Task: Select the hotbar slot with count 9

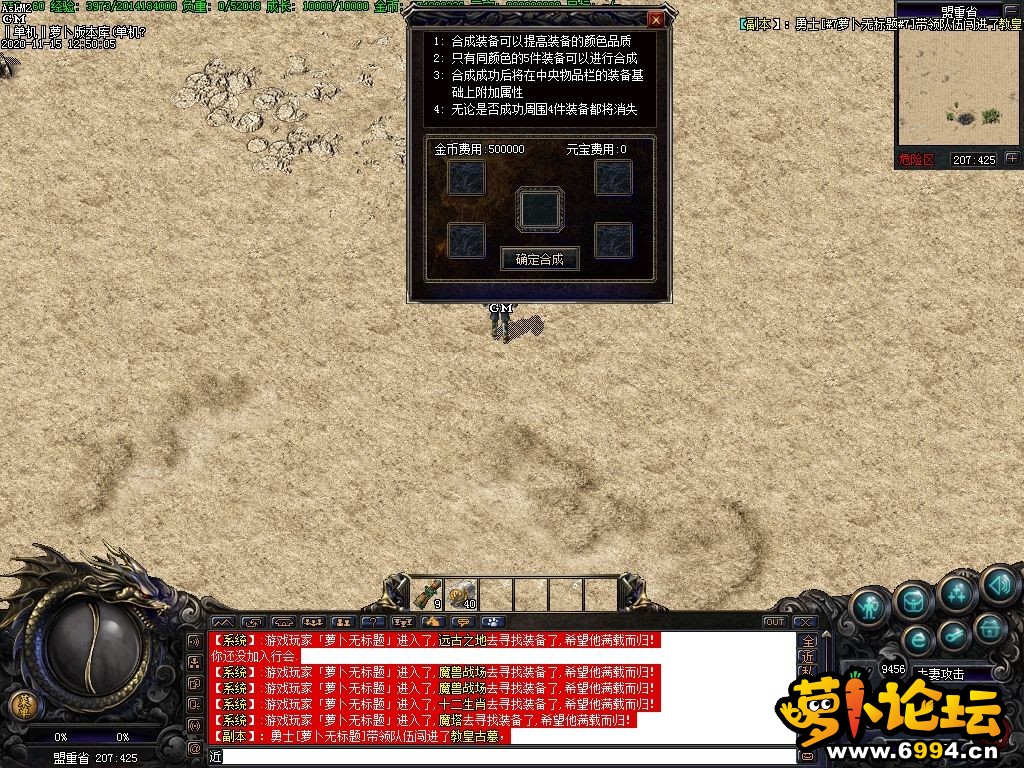Action: (427, 594)
